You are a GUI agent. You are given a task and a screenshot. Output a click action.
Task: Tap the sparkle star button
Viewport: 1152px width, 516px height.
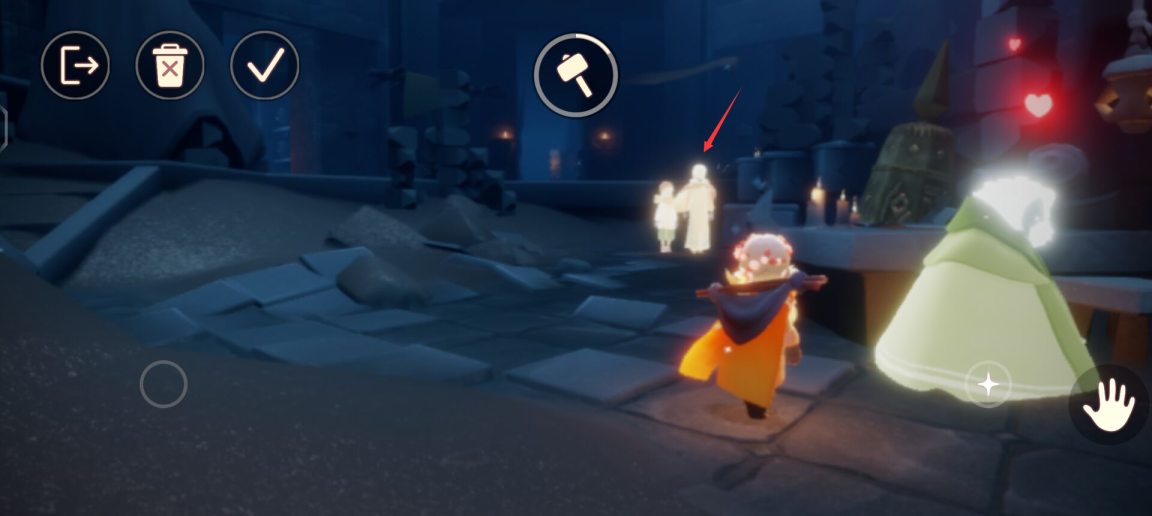pyautogui.click(x=988, y=384)
